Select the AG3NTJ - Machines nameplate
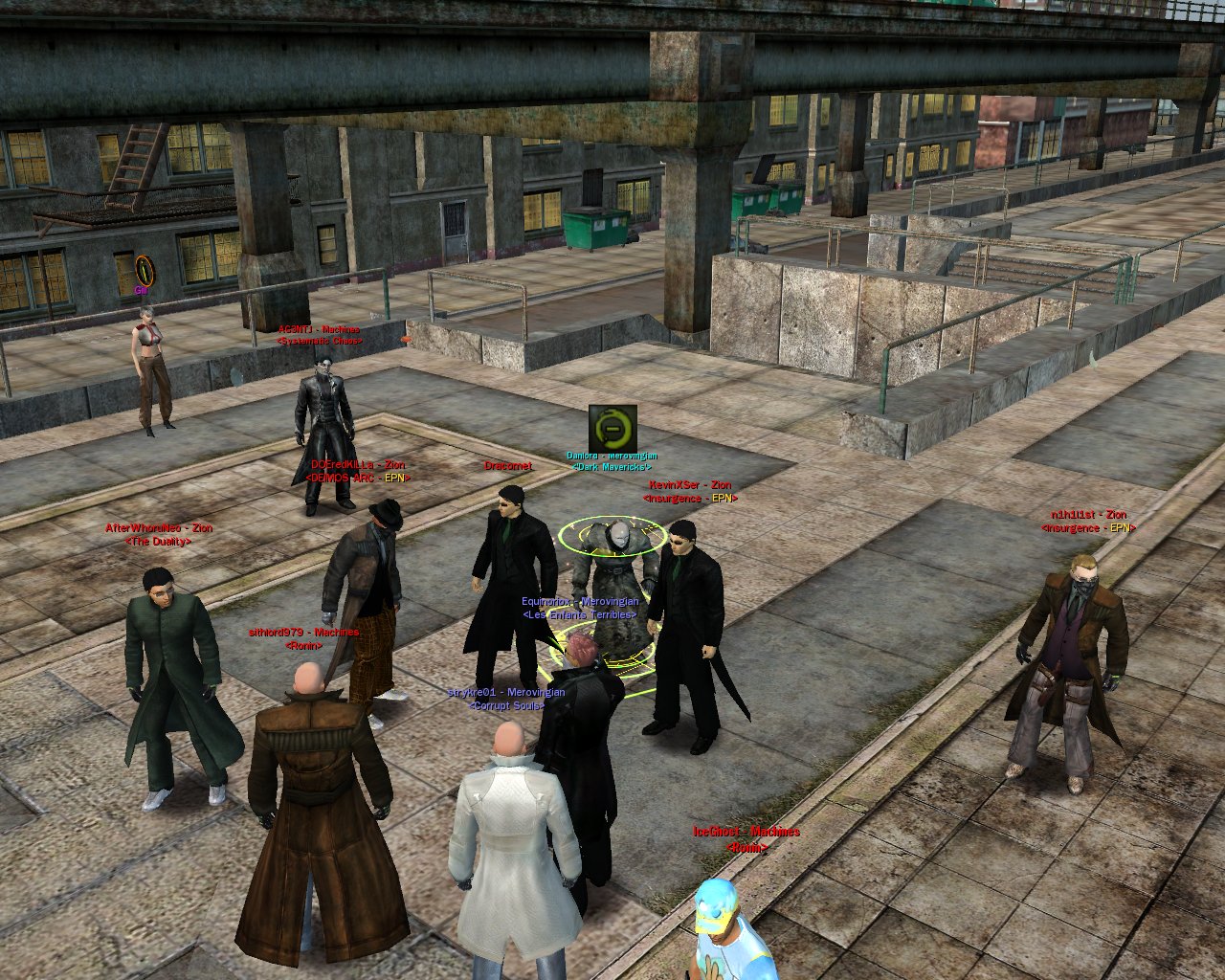1225x980 pixels. 320,329
